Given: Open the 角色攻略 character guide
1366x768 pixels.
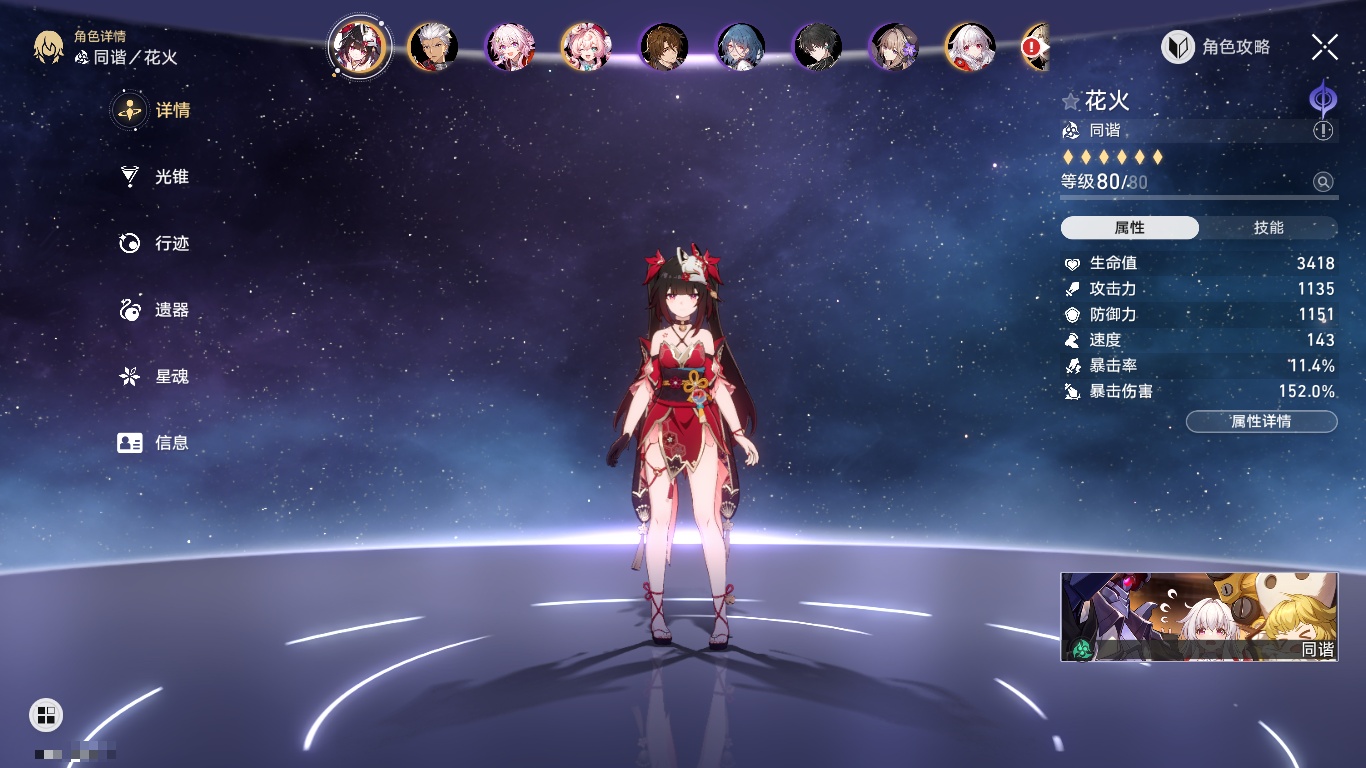Looking at the screenshot, I should point(1216,47).
